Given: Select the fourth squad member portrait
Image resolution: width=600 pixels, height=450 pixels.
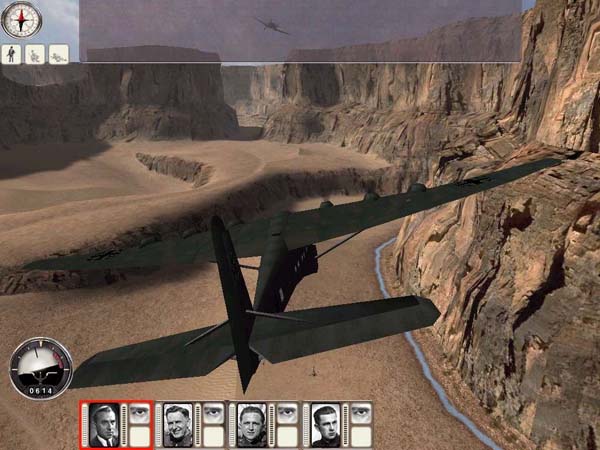Looking at the screenshot, I should pyautogui.click(x=325, y=424).
